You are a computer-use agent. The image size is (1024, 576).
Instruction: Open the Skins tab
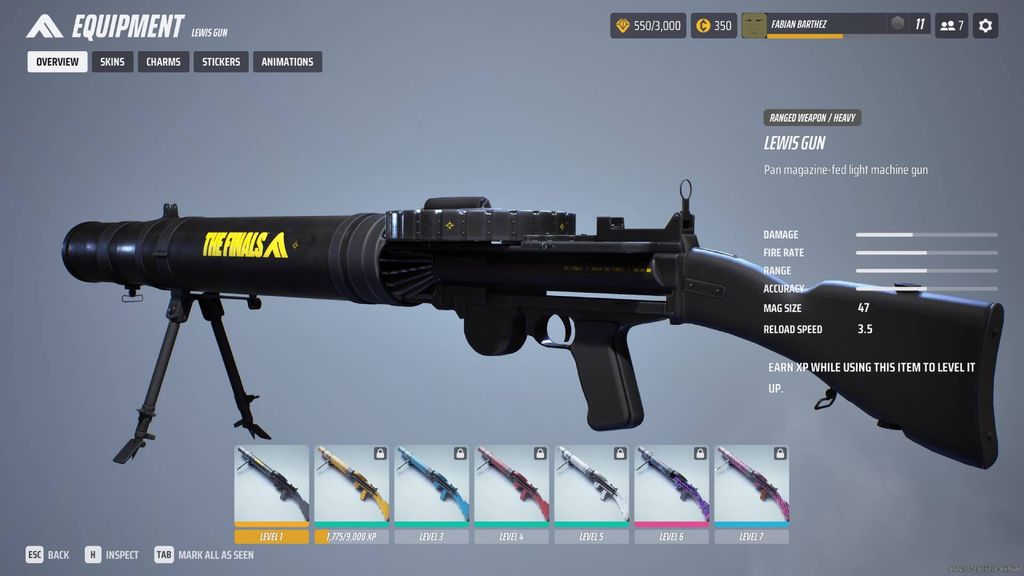point(112,62)
